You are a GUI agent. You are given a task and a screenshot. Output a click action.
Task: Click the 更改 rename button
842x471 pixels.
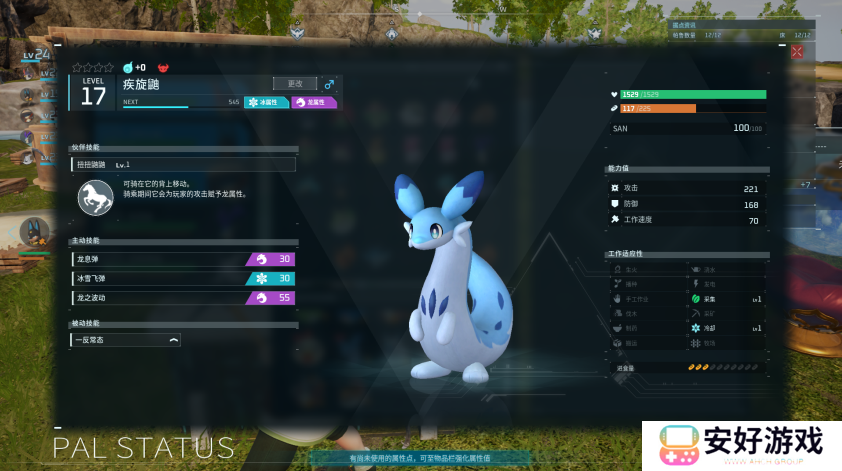[x=295, y=84]
